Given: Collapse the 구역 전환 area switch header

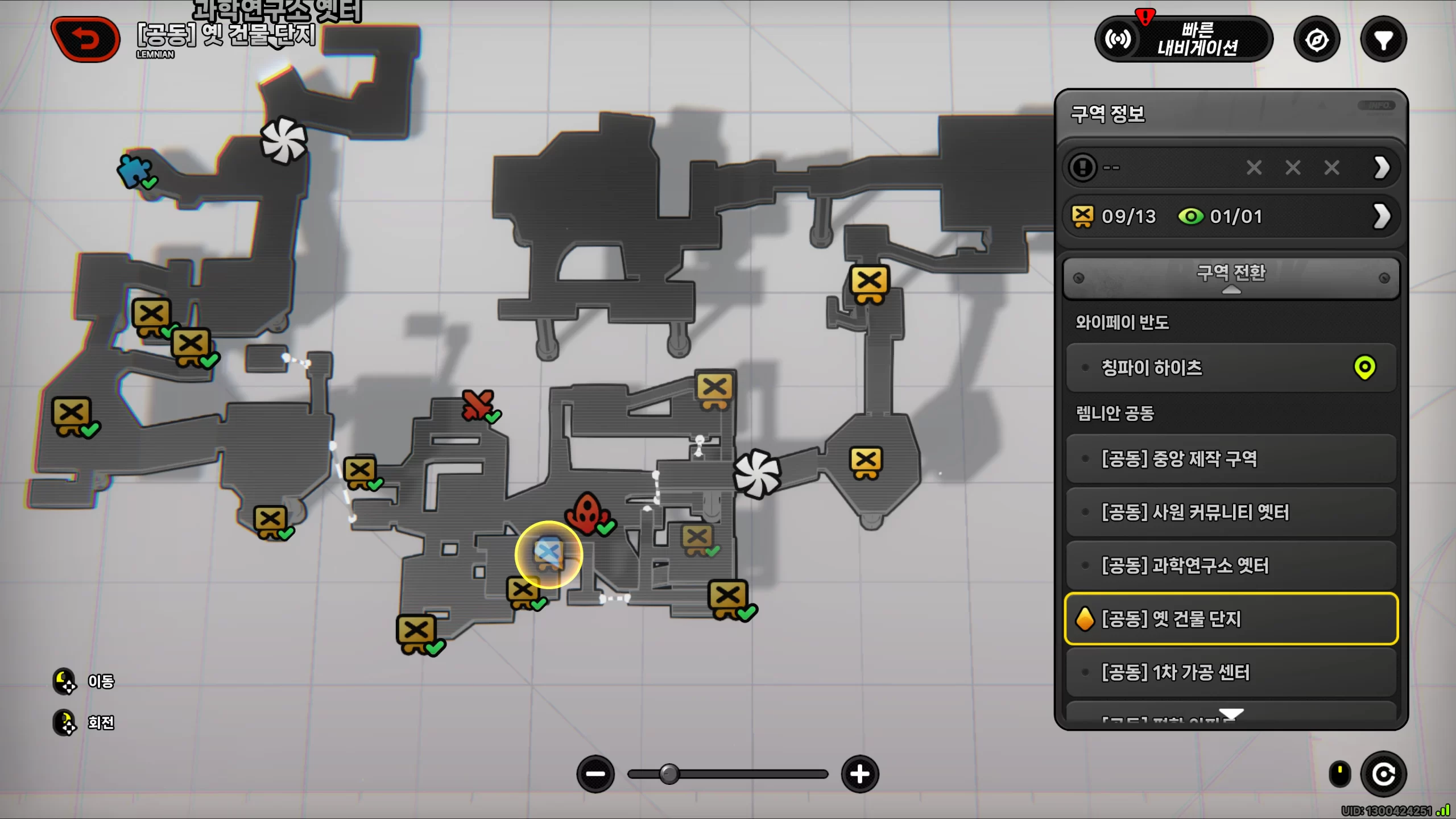Looking at the screenshot, I should [x=1231, y=278].
